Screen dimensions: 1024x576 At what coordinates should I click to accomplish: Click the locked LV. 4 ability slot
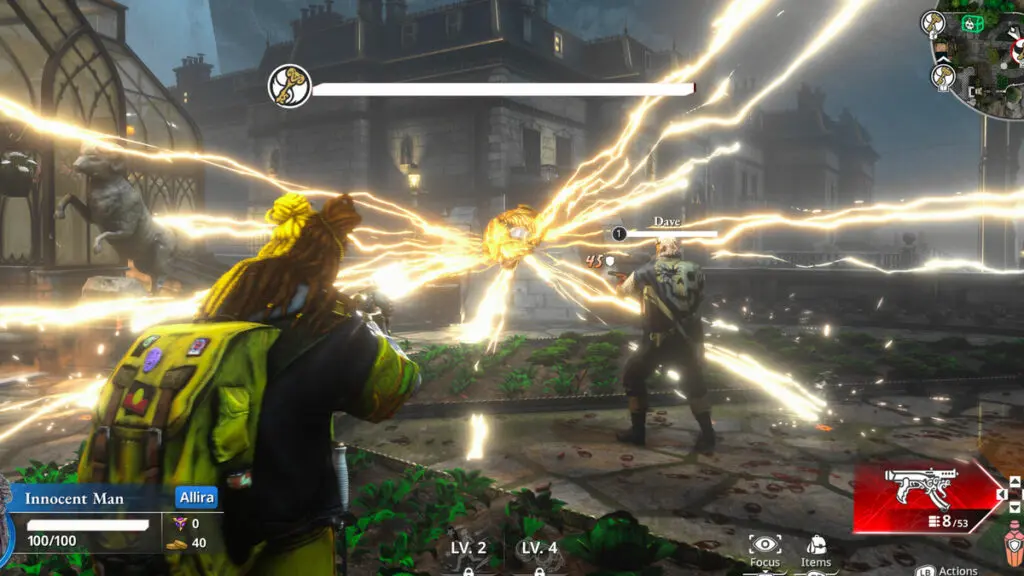[539, 555]
